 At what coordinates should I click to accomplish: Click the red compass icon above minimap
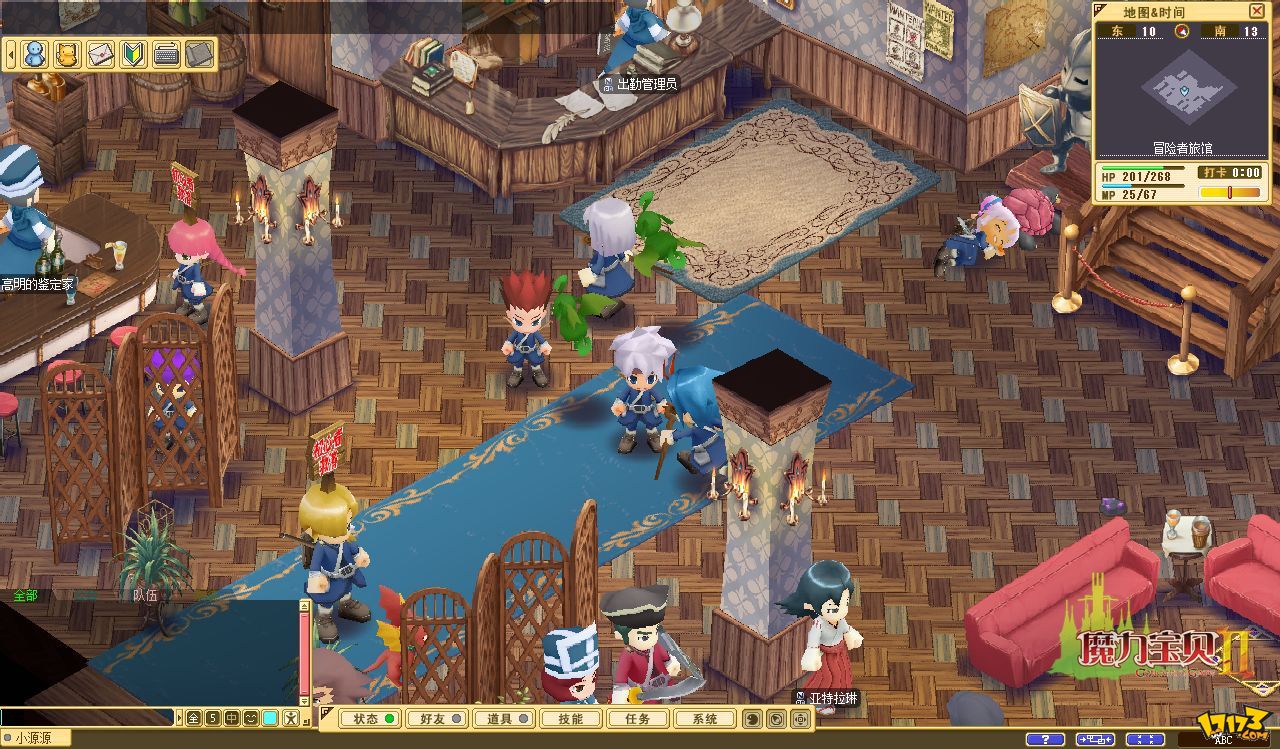pyautogui.click(x=1181, y=31)
